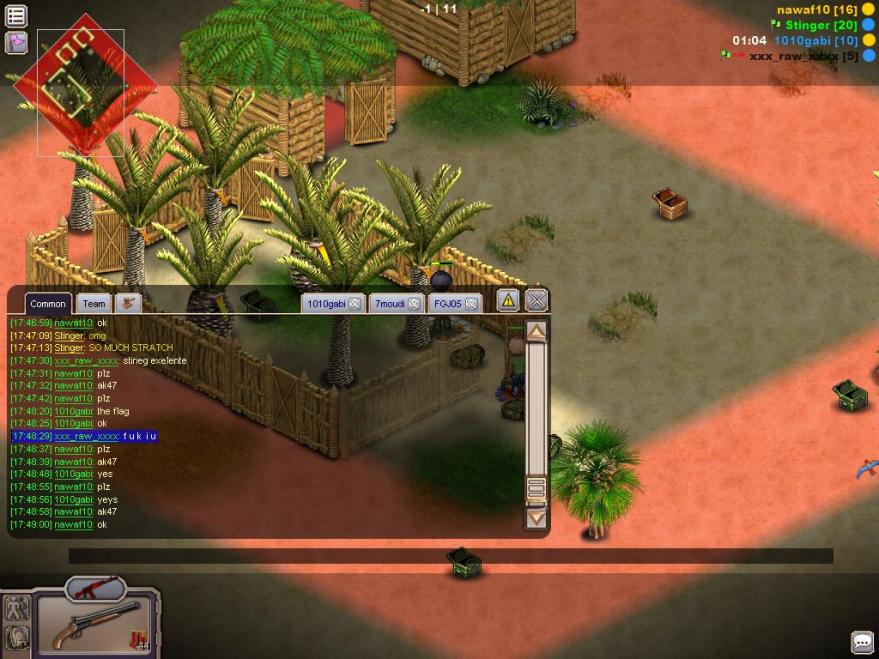Screen dimensions: 879x659
Task: Open the pointing hand chat tab
Action: (128, 302)
